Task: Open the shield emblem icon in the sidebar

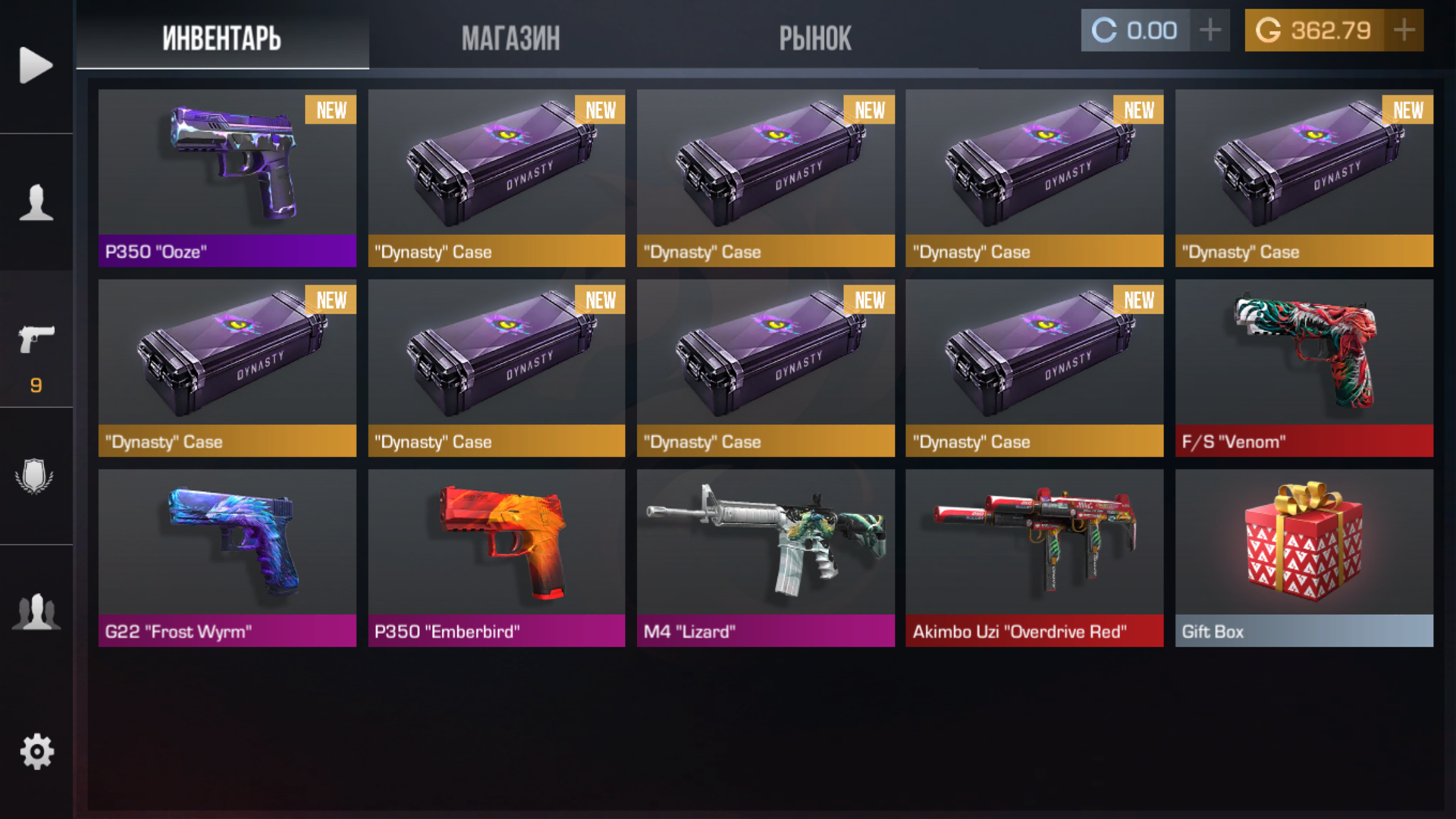Action: pos(36,474)
